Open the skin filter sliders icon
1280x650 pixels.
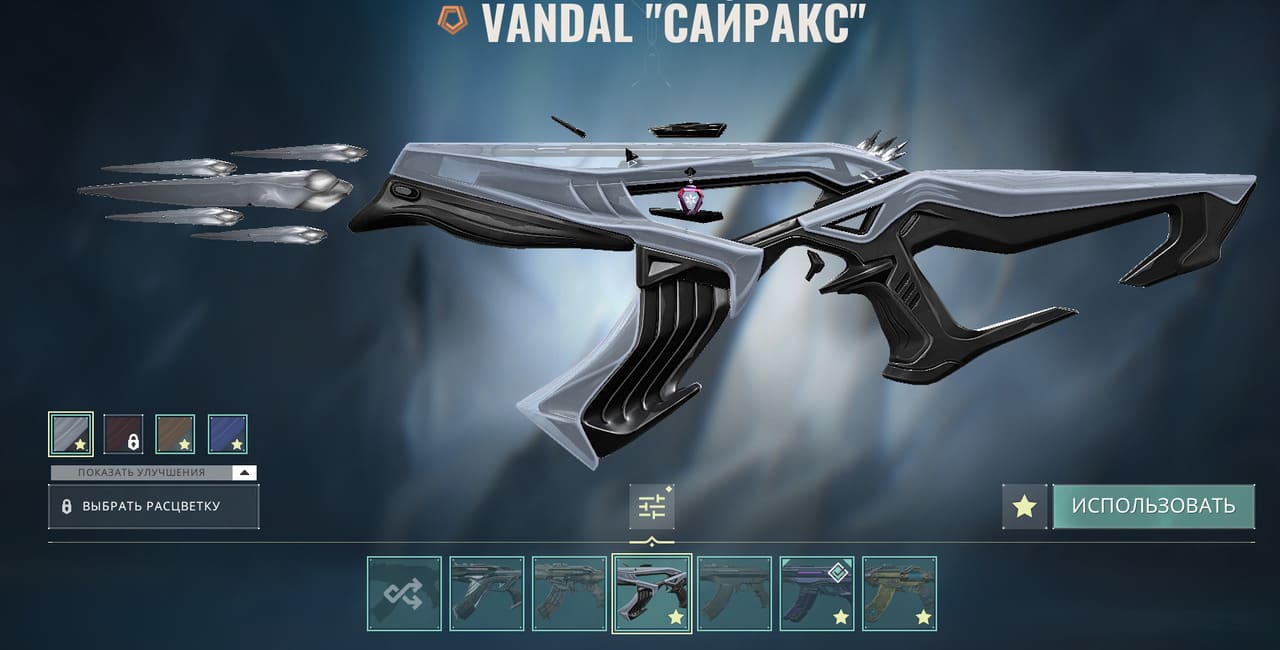(652, 507)
